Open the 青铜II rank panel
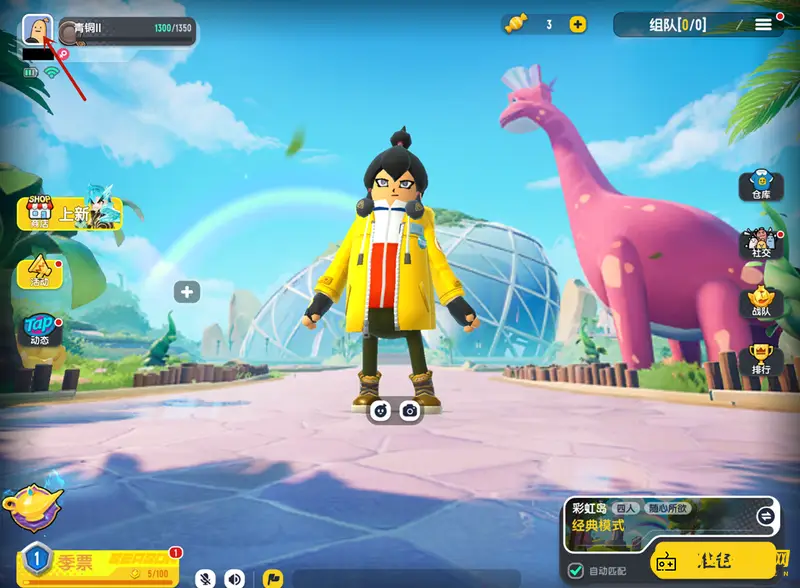This screenshot has height=588, width=800. (125, 30)
